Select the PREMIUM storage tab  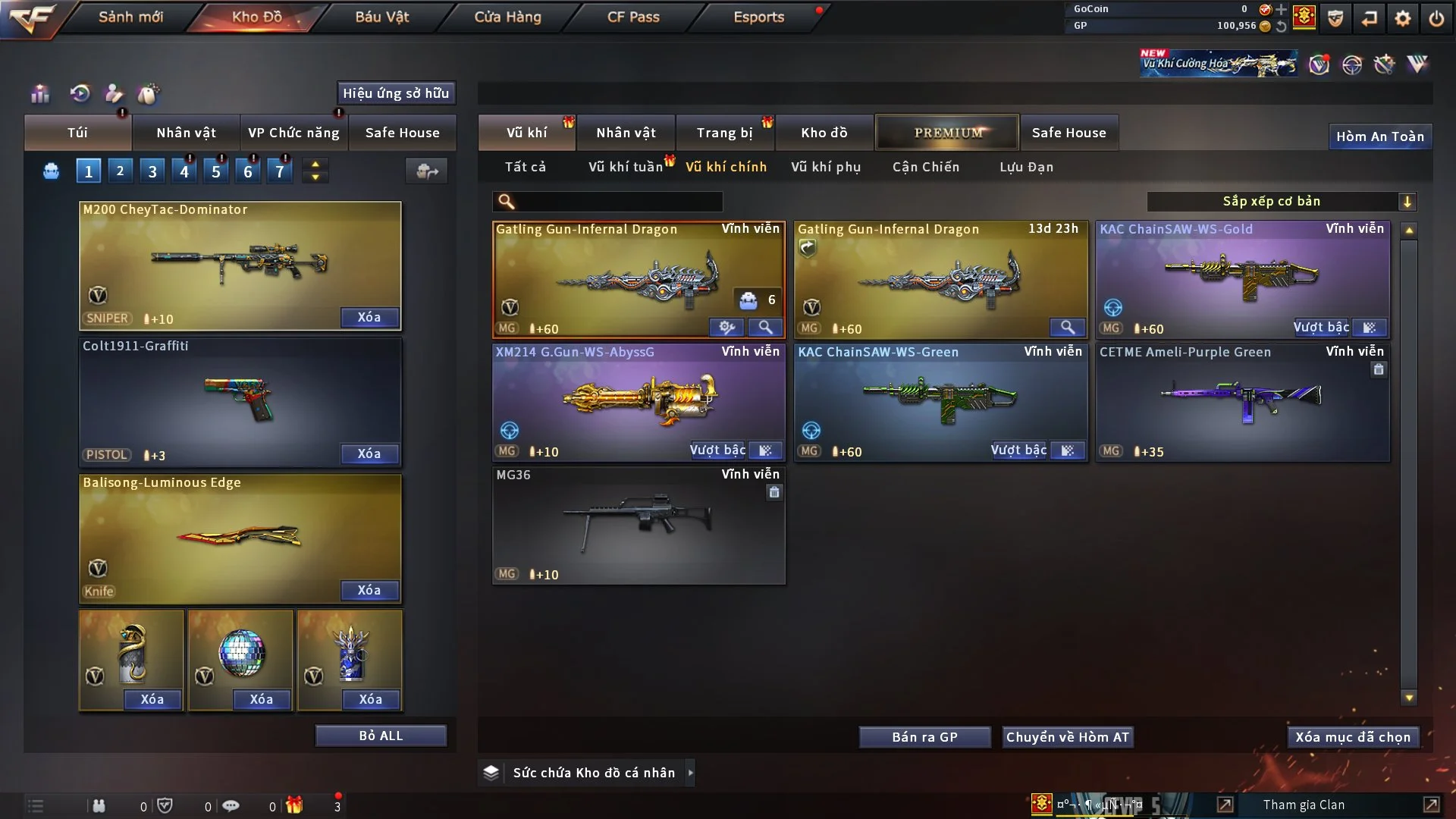[947, 133]
